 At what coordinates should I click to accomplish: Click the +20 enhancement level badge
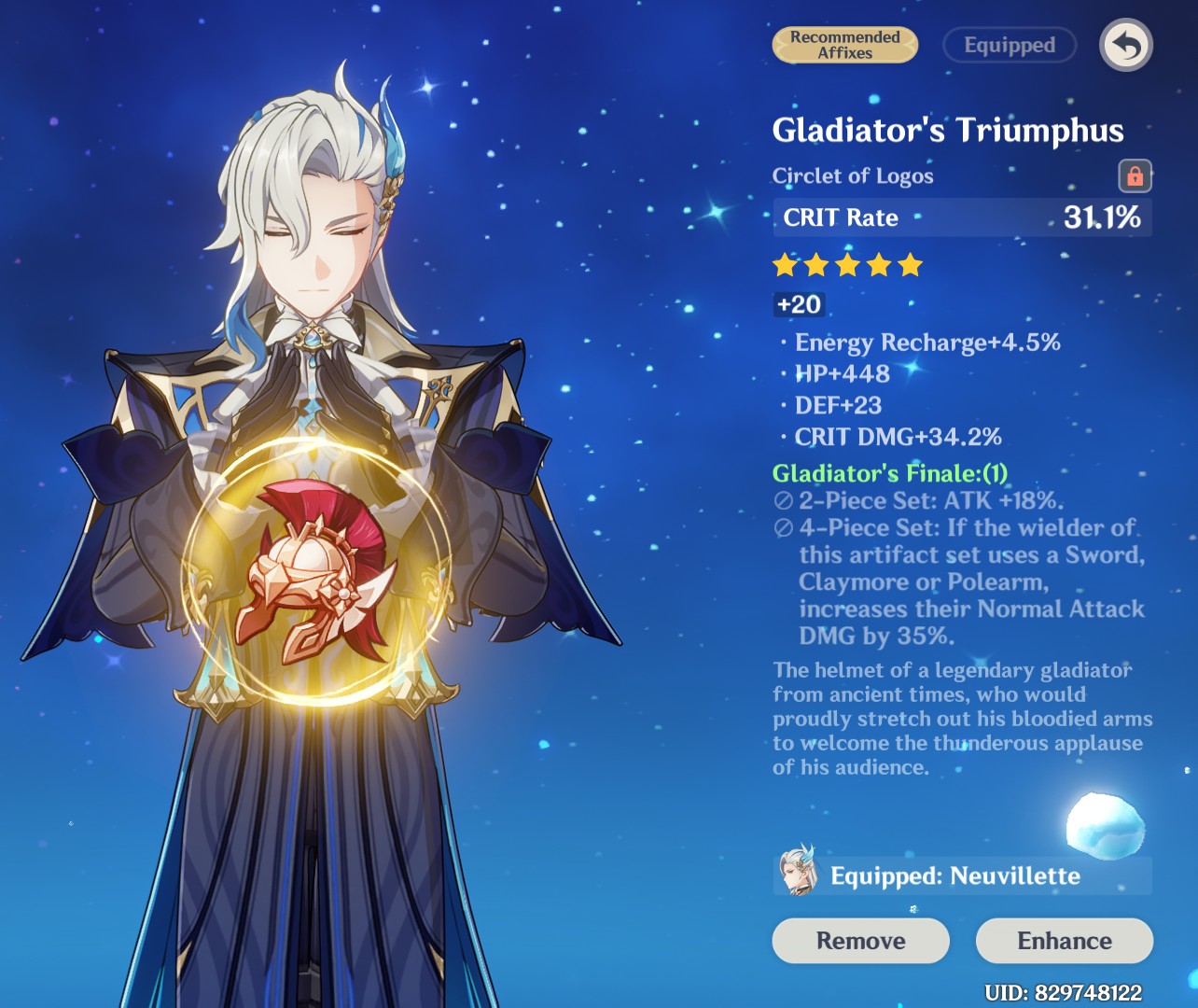799,303
